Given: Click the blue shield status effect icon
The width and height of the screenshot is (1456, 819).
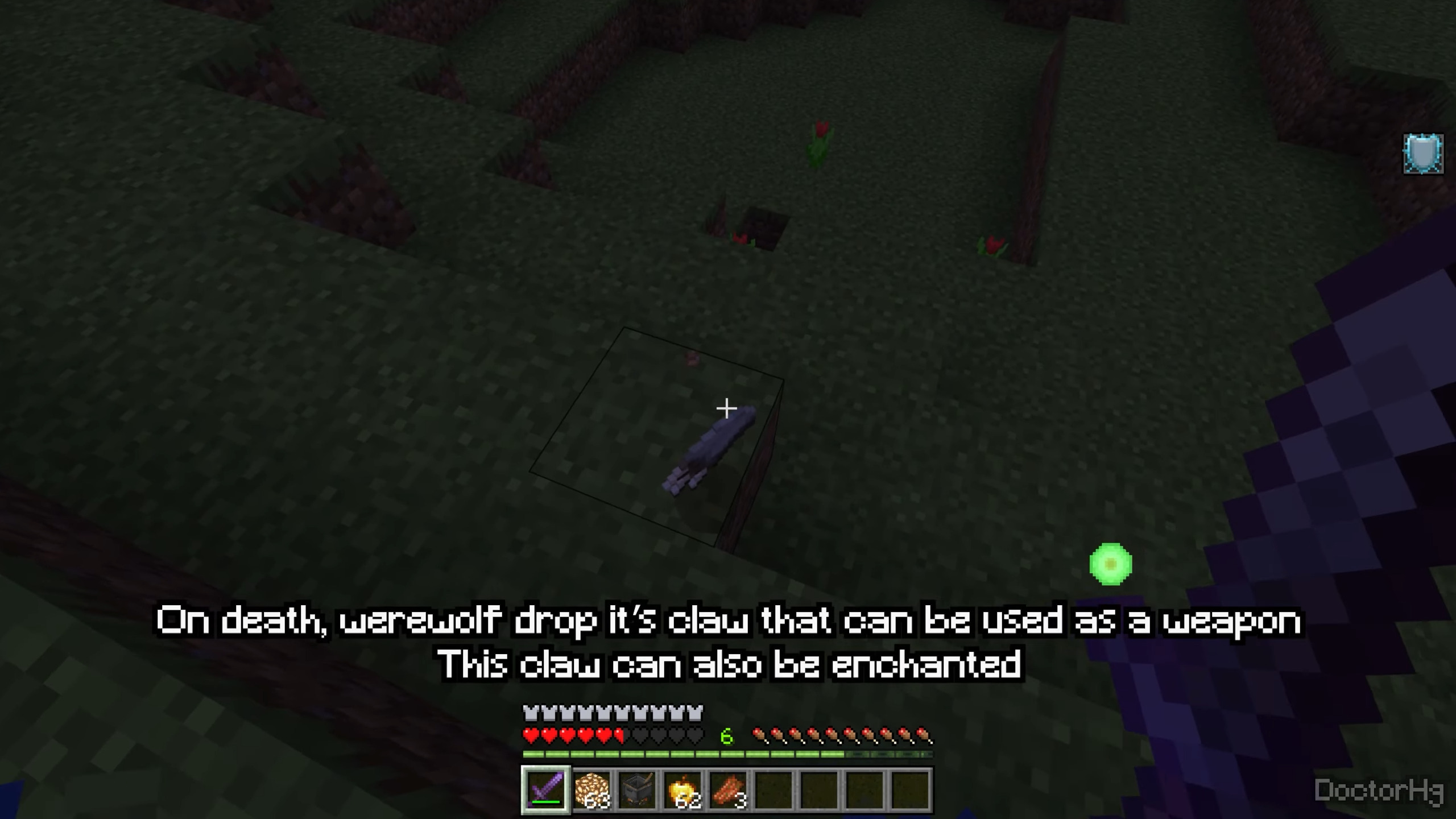Looking at the screenshot, I should pyautogui.click(x=1422, y=154).
